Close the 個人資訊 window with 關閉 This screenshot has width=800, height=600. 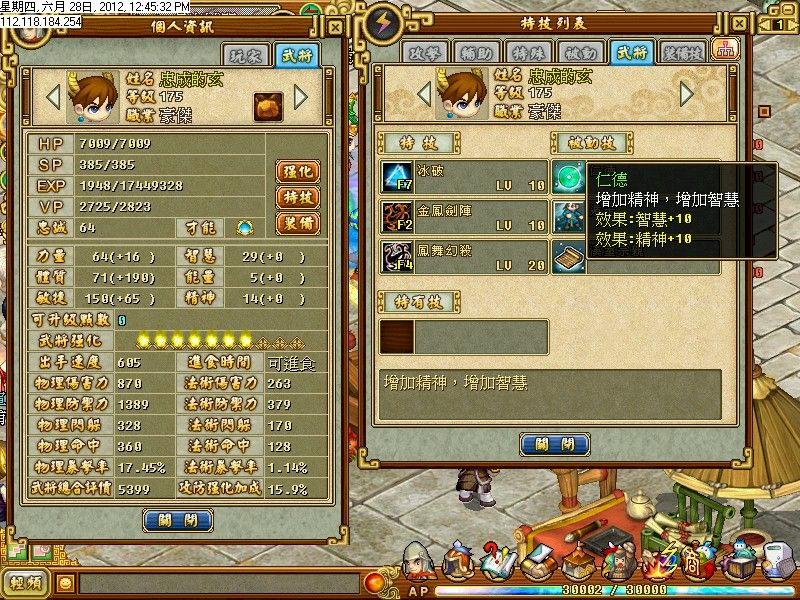(178, 520)
